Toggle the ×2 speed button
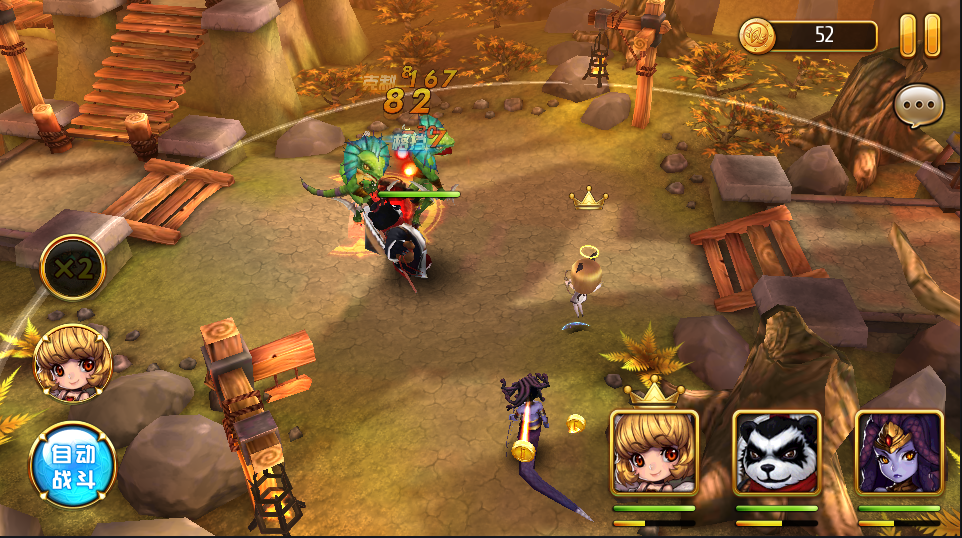This screenshot has height=538, width=962. 72,268
